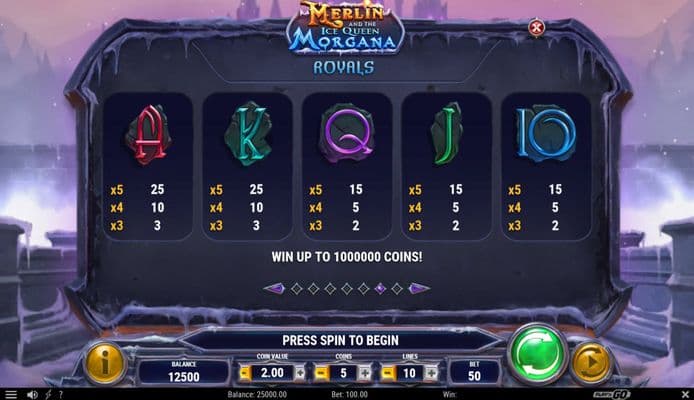Close the Royals paytable window
The height and width of the screenshot is (400, 694).
tap(535, 27)
